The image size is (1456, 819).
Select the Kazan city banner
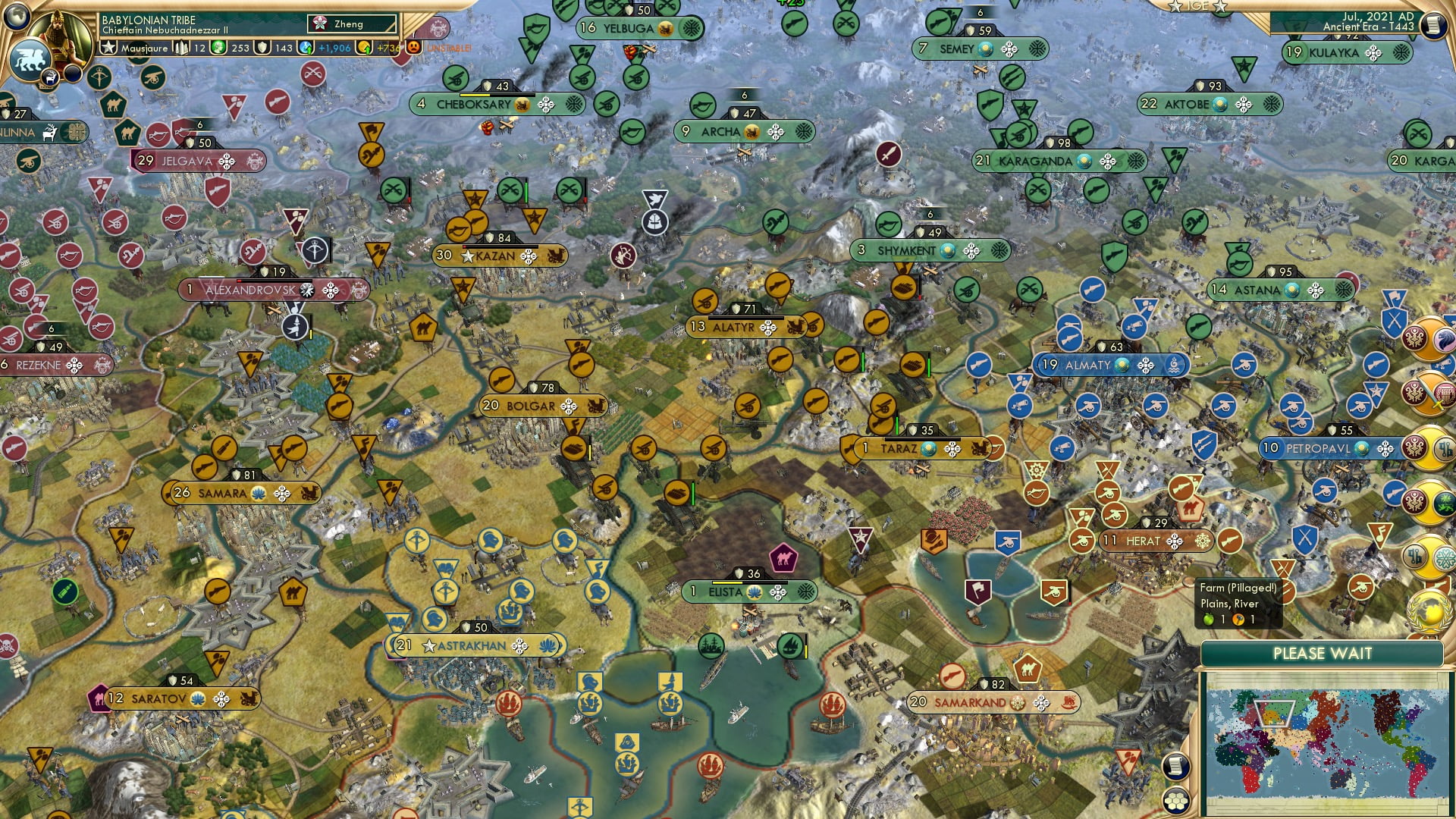point(497,256)
